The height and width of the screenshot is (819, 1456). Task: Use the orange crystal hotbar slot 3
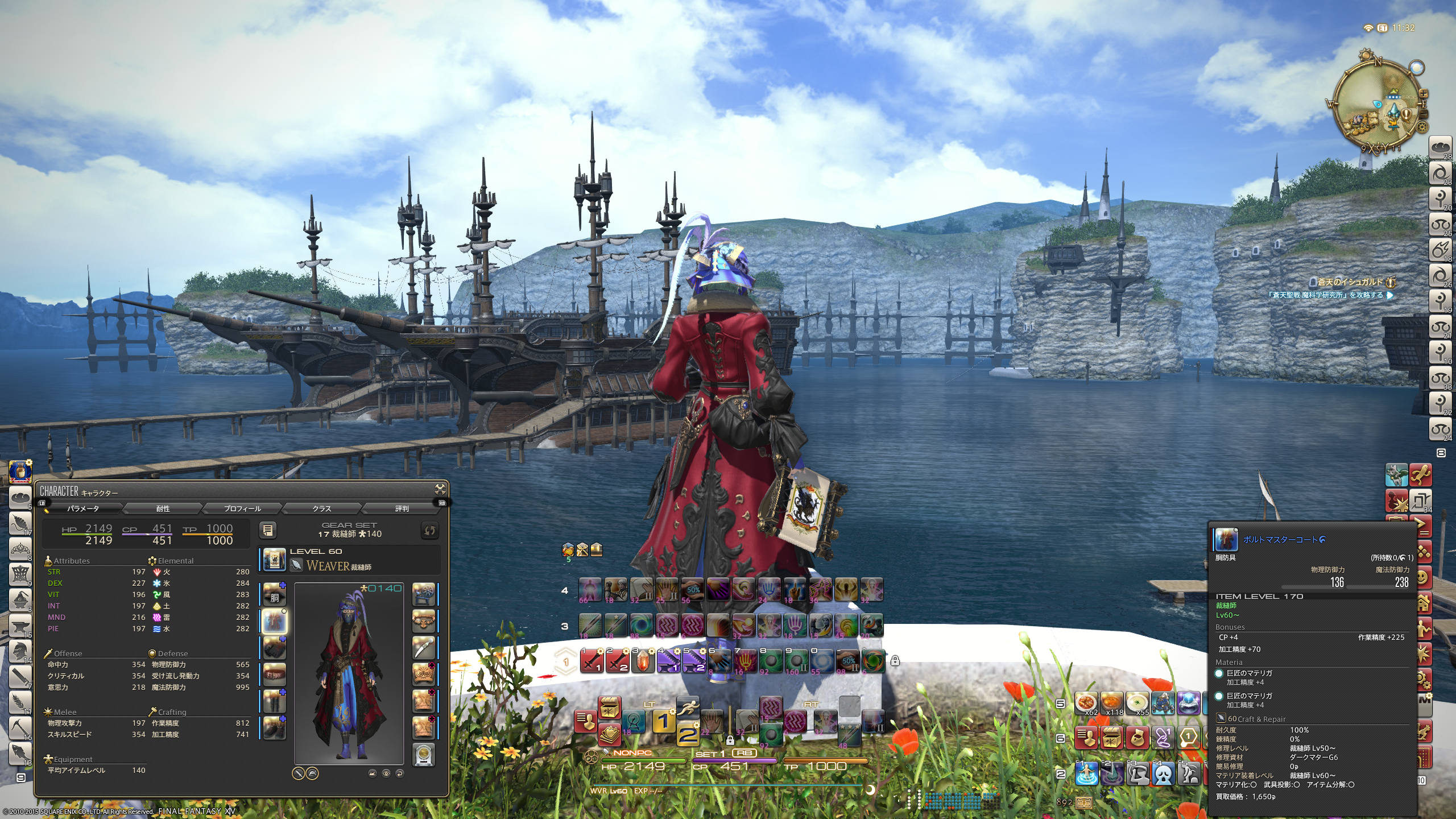(x=642, y=661)
